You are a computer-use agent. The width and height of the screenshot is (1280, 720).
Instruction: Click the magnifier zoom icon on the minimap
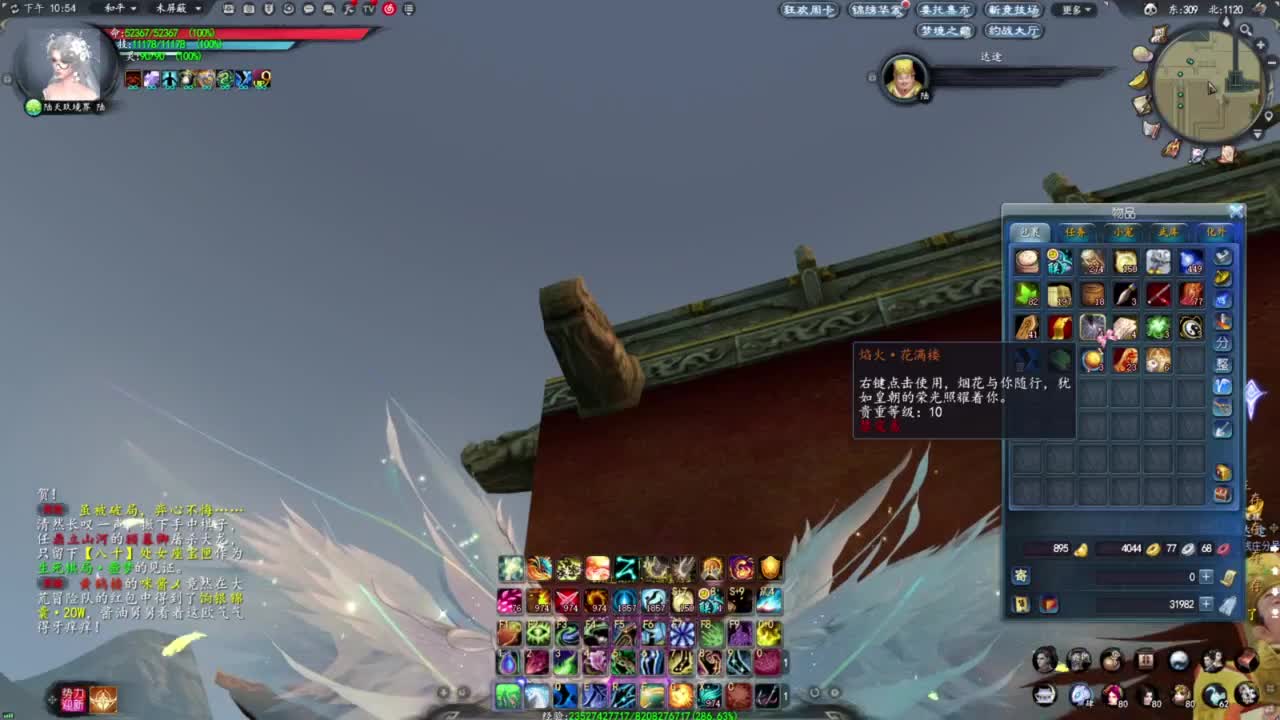(x=1246, y=30)
